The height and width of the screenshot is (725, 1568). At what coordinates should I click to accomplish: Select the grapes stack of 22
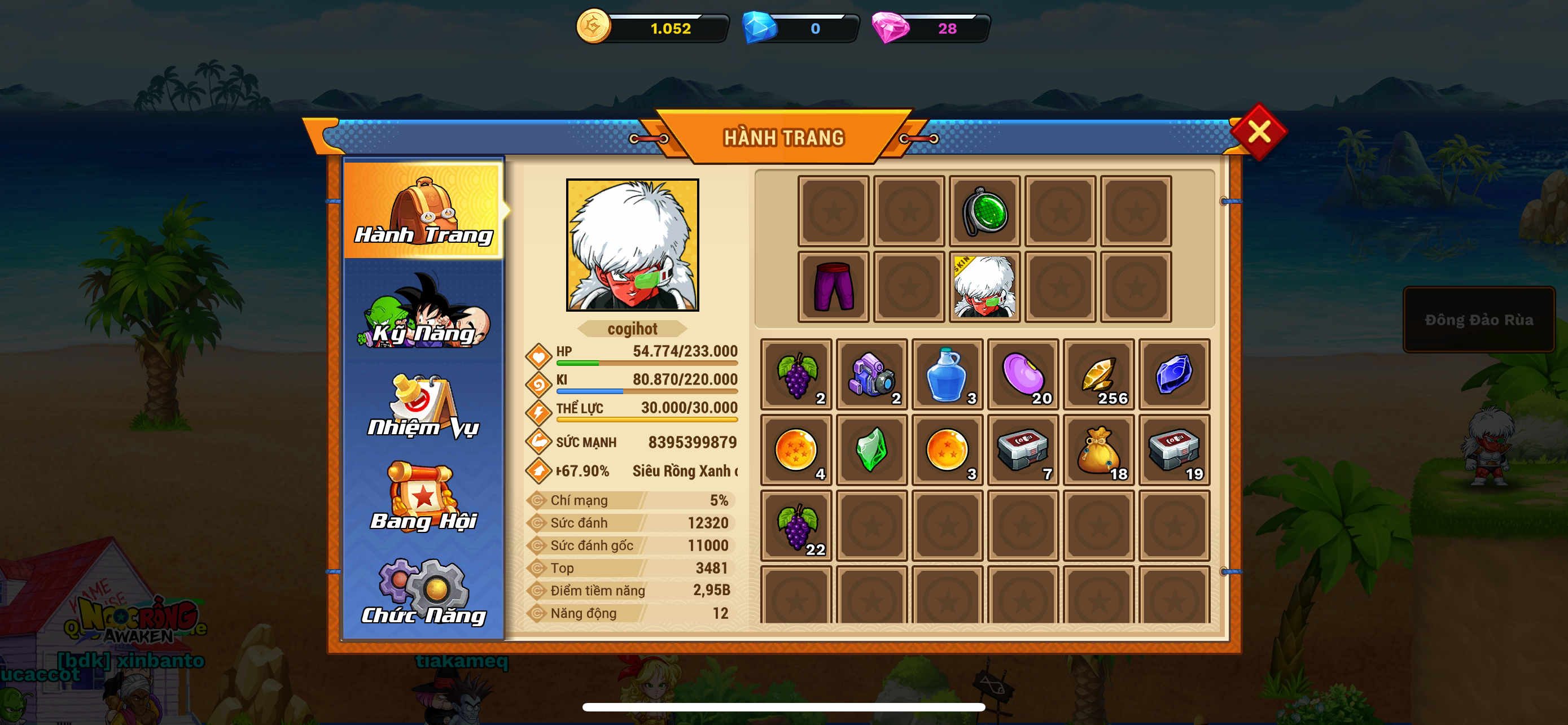[x=797, y=526]
